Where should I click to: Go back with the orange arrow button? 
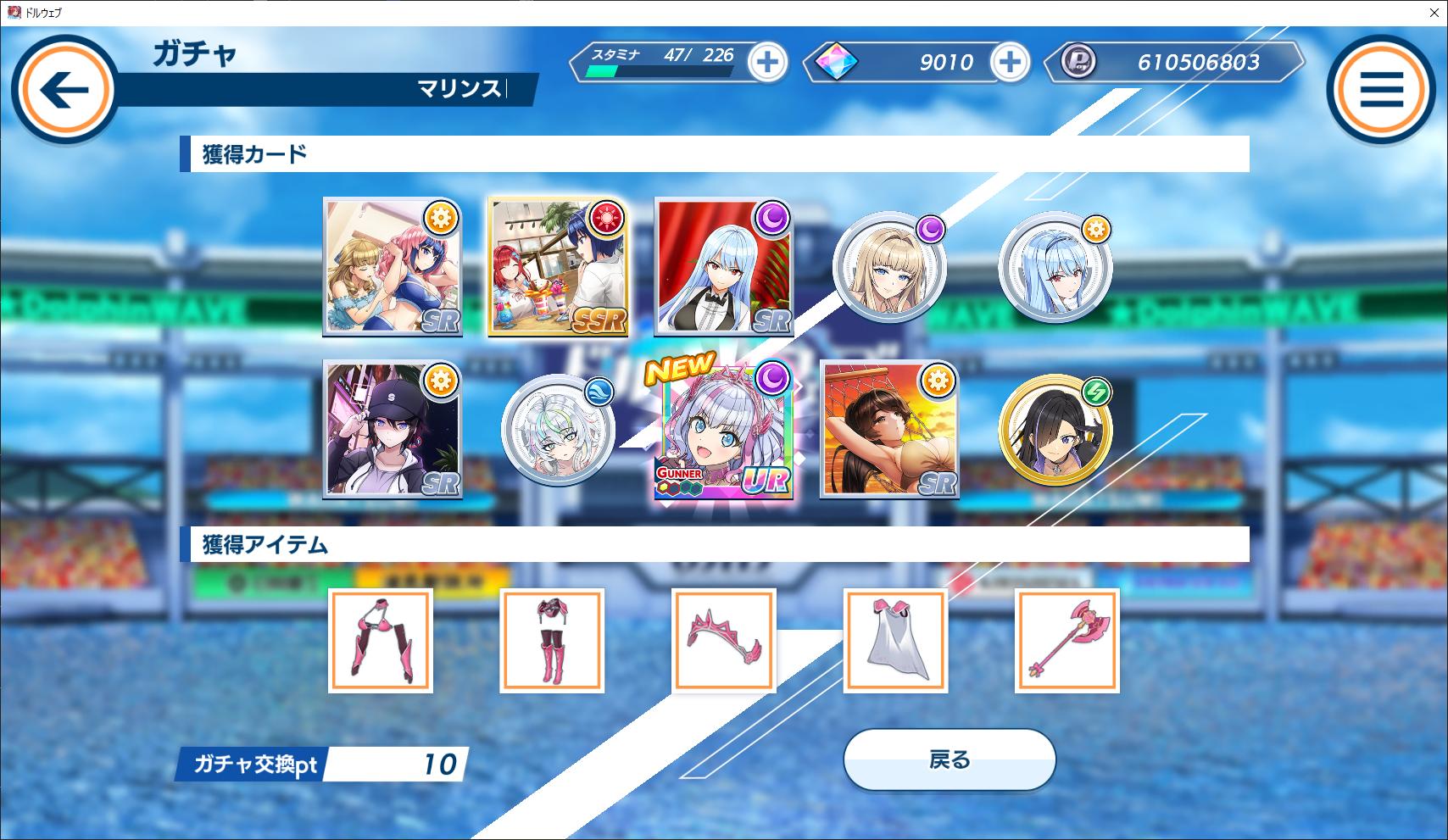pos(65,91)
